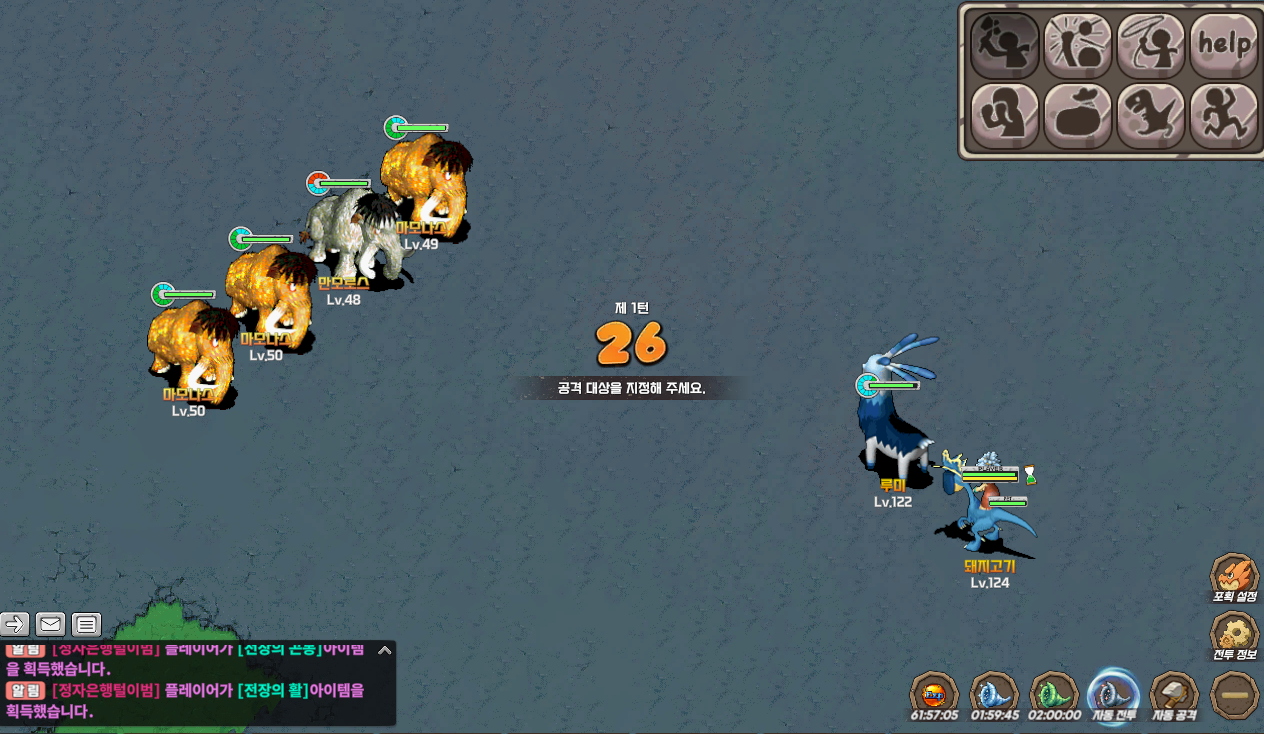Select the stone-axe attack command
Screen dimensions: 1264x734
click(x=1005, y=45)
